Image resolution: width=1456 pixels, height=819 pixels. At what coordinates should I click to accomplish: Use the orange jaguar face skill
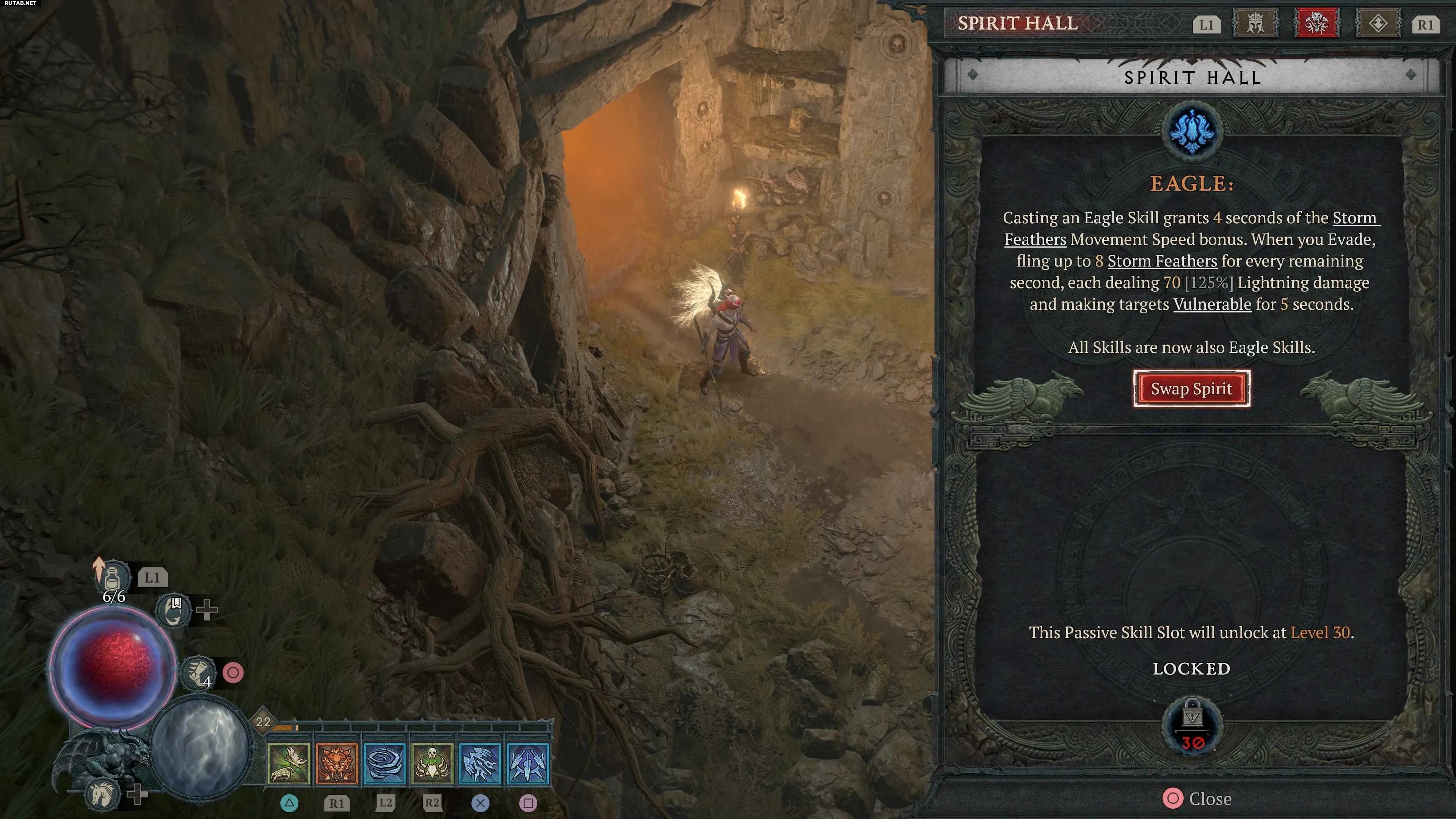337,764
